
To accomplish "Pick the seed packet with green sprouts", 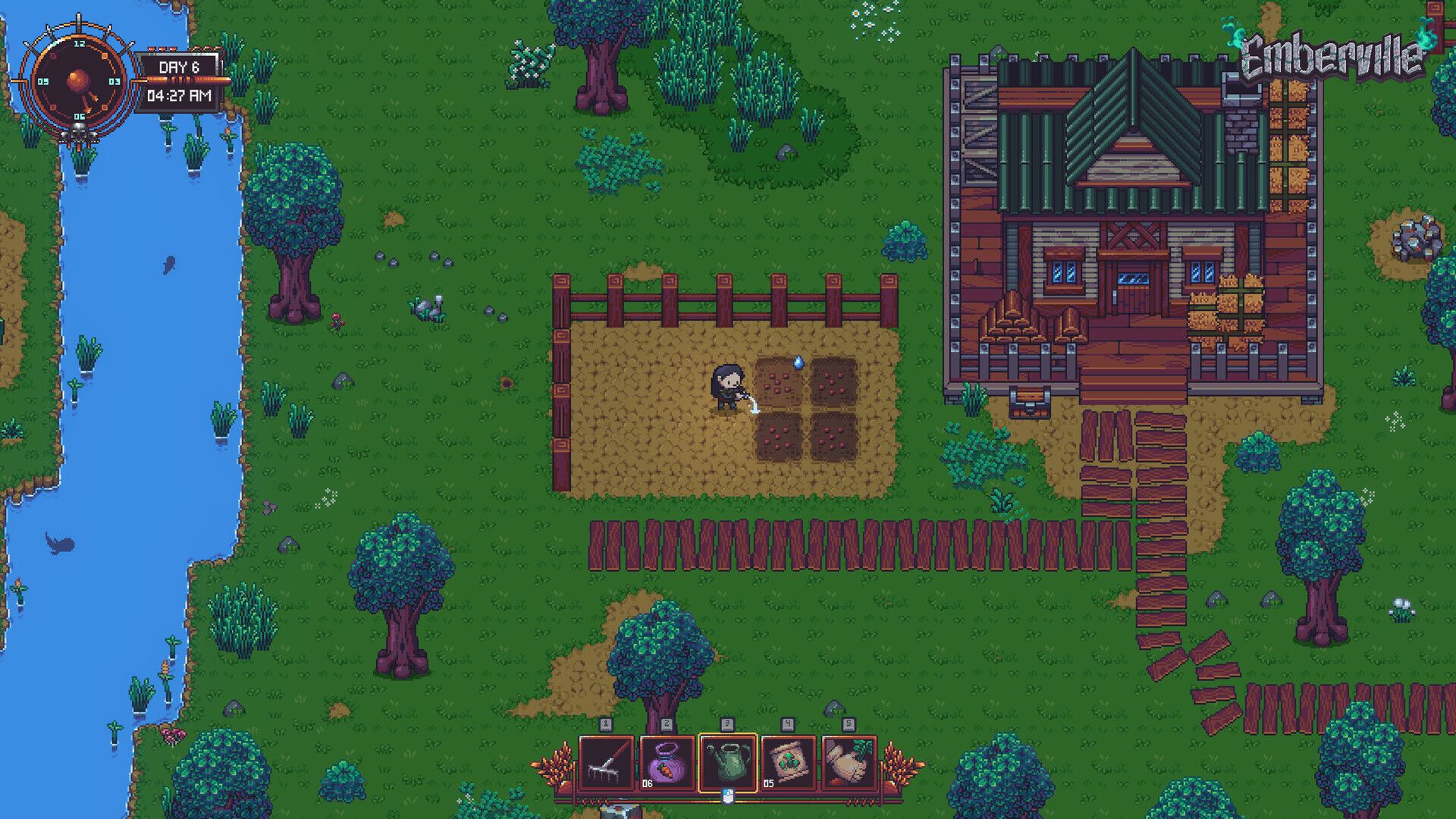I will [x=788, y=763].
